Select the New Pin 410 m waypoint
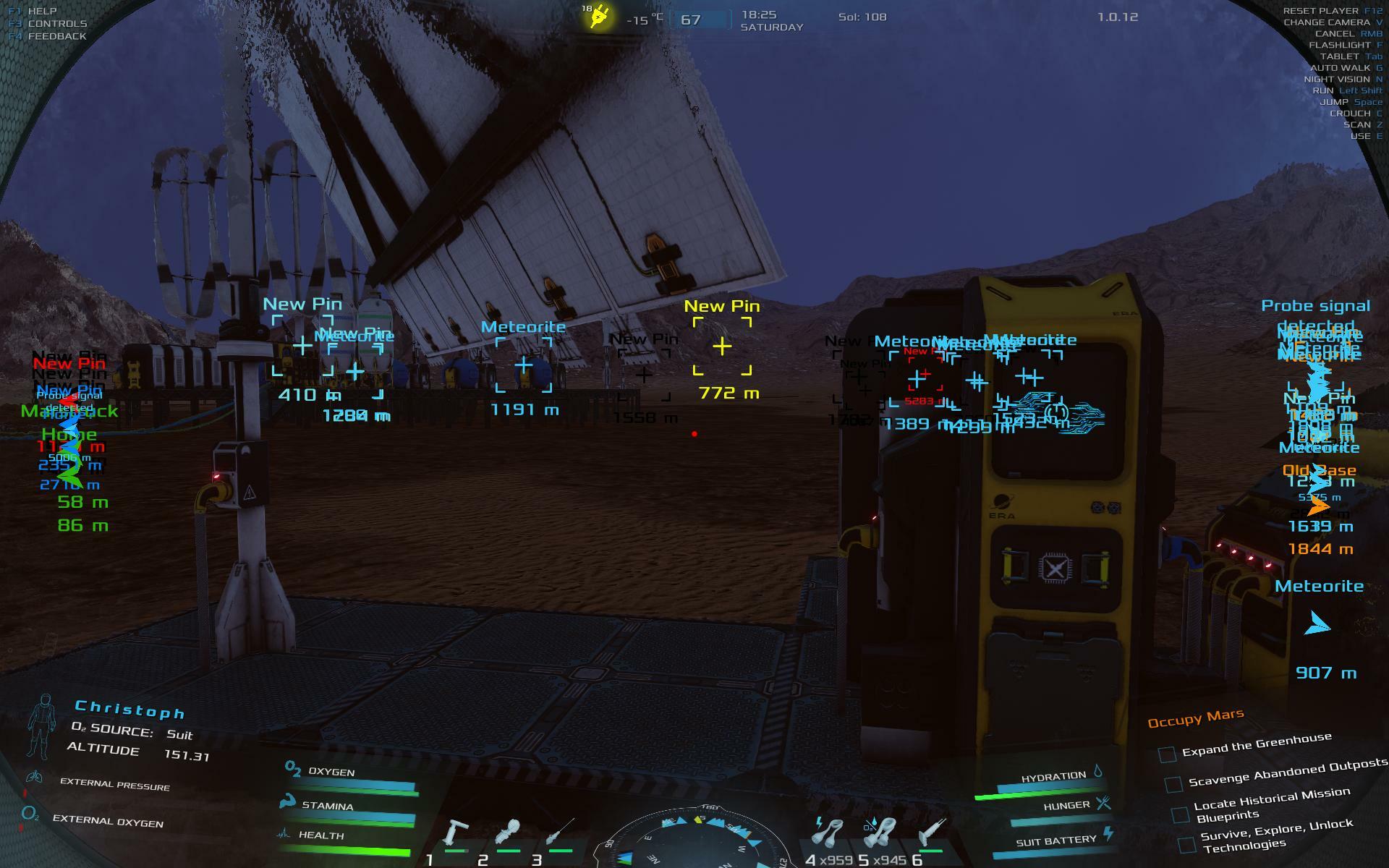Image resolution: width=1389 pixels, height=868 pixels. click(x=302, y=346)
